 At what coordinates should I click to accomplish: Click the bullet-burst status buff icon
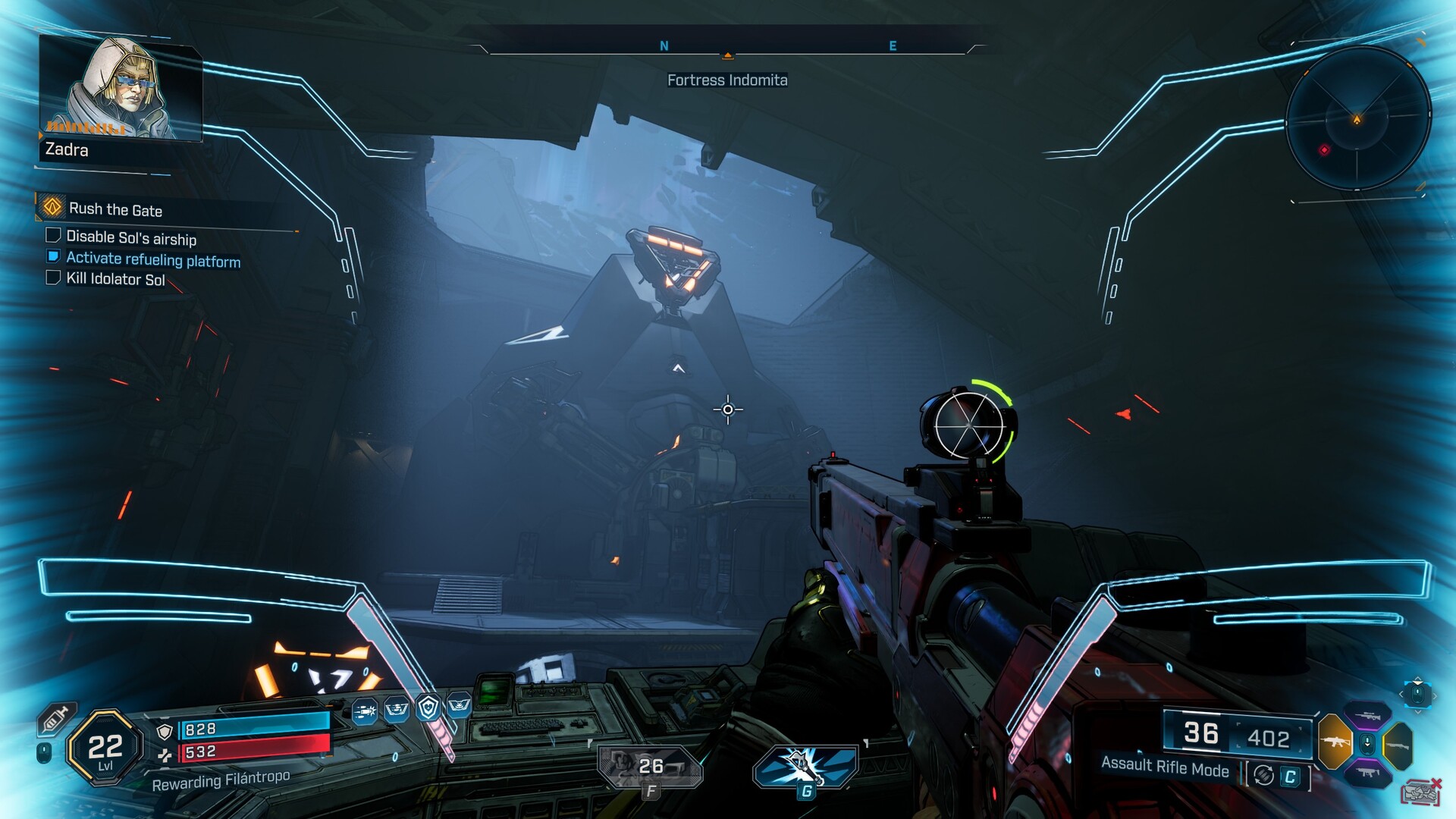click(365, 711)
